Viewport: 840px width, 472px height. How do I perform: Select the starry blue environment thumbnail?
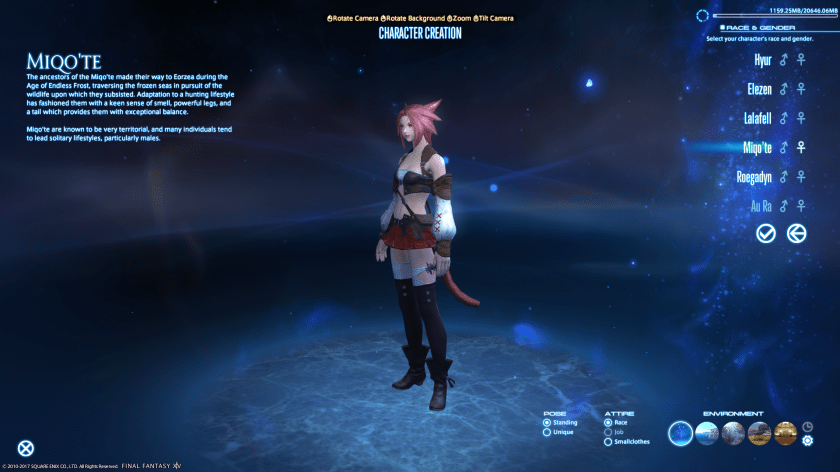tap(681, 433)
